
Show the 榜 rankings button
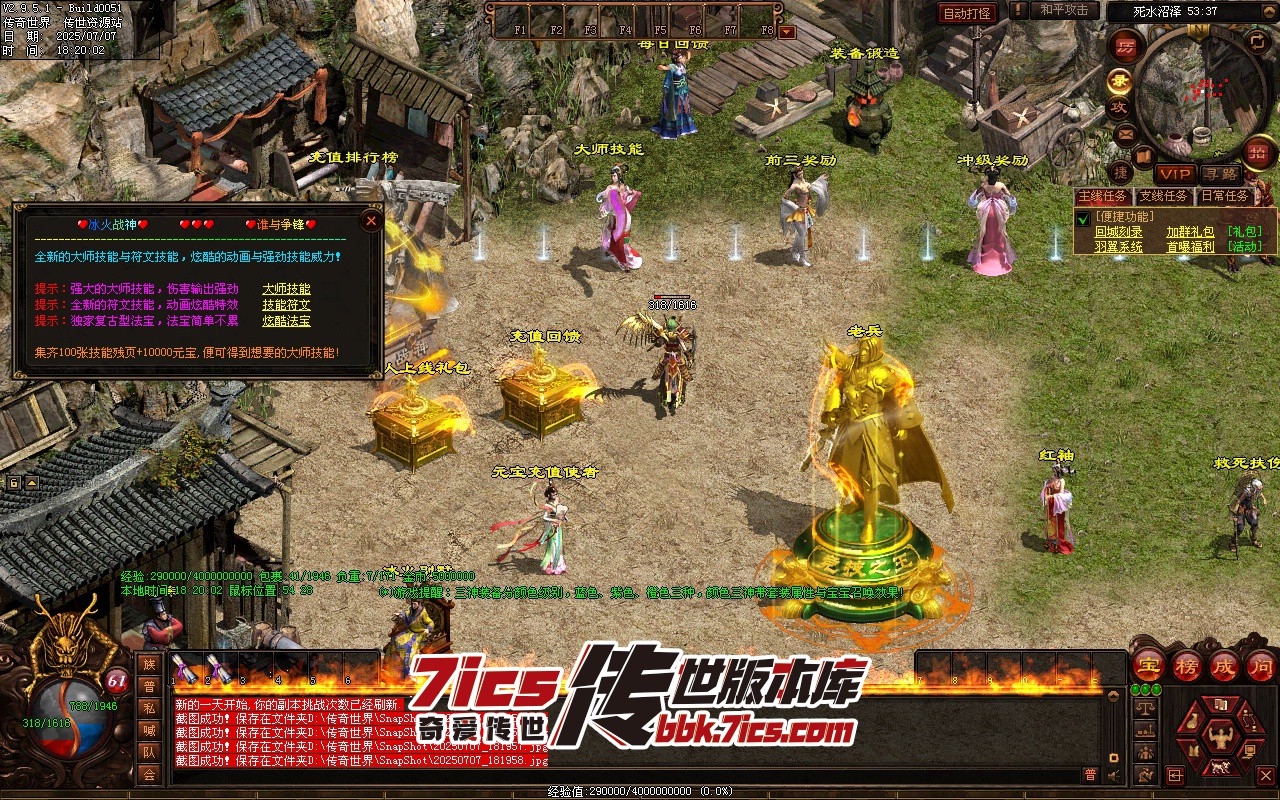pos(1186,664)
